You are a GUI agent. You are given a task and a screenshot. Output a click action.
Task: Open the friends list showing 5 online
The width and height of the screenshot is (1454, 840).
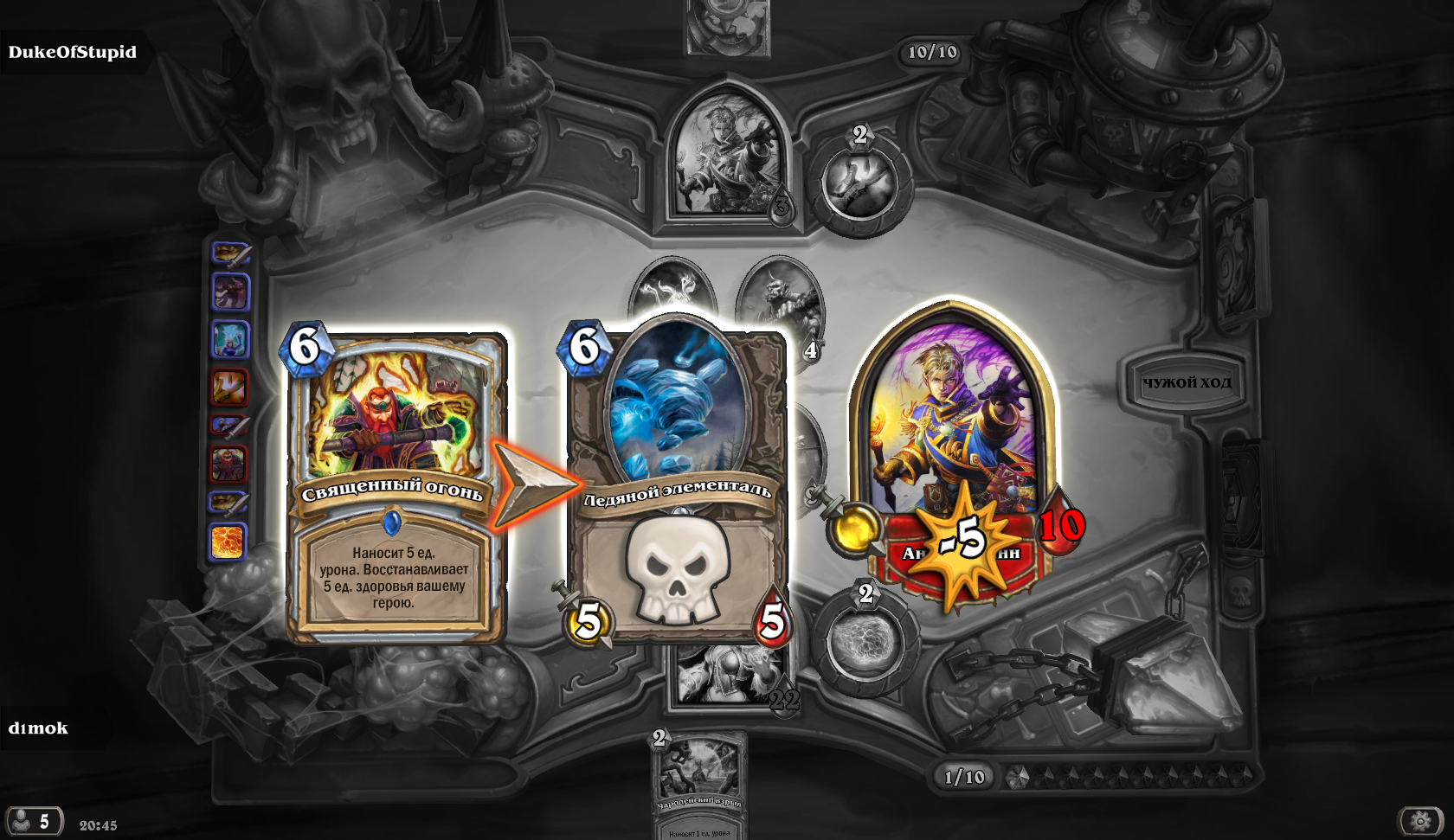33,820
